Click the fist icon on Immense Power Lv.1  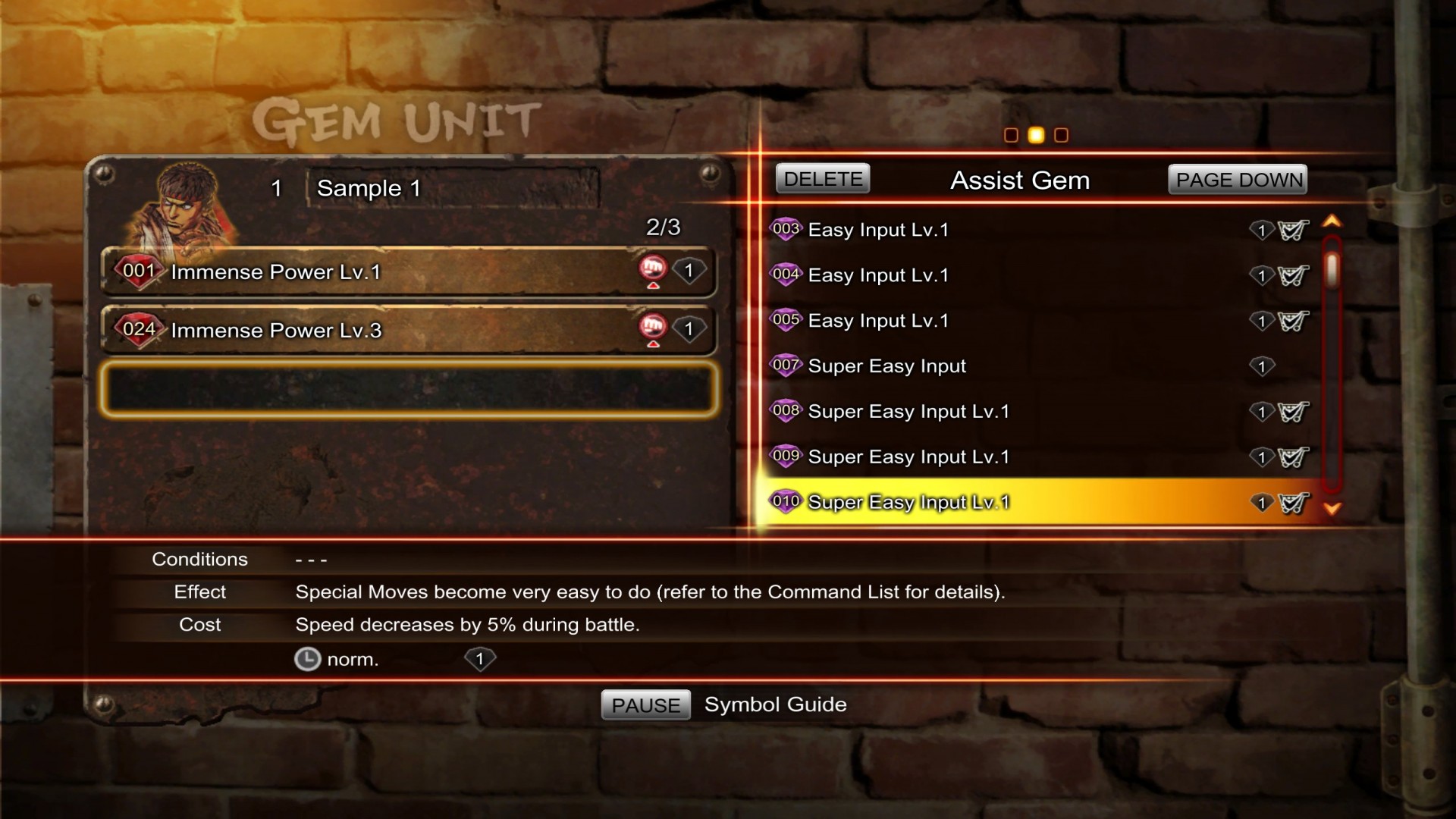pyautogui.click(x=654, y=268)
